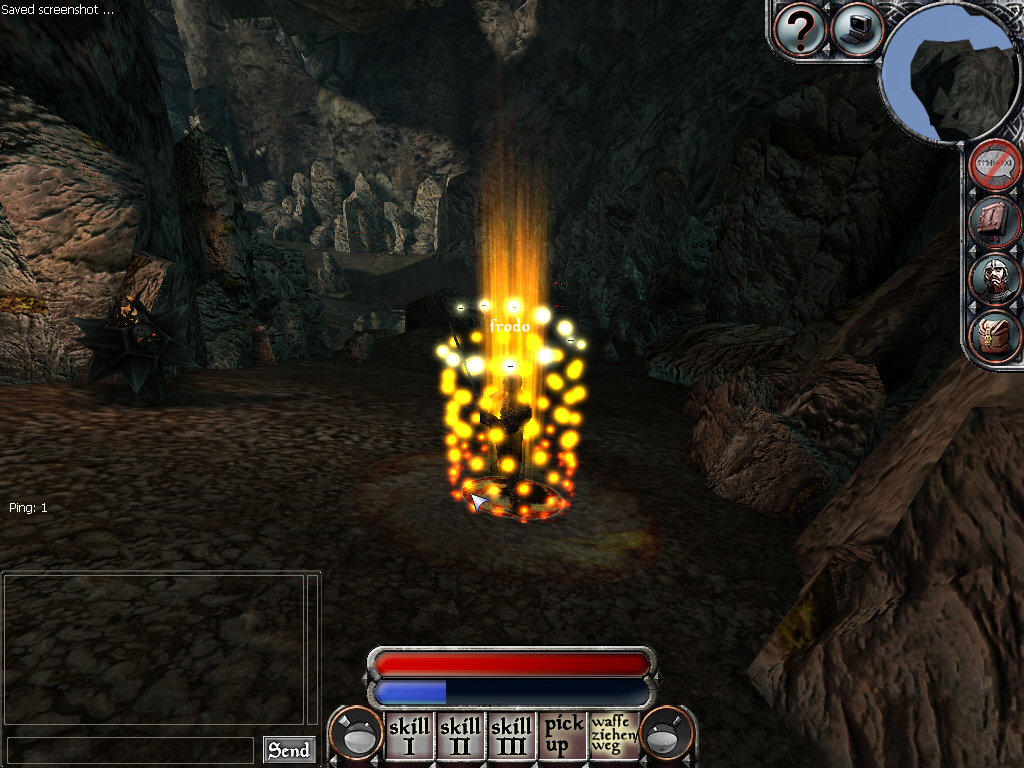Focus the chat message input field

pyautogui.click(x=130, y=750)
